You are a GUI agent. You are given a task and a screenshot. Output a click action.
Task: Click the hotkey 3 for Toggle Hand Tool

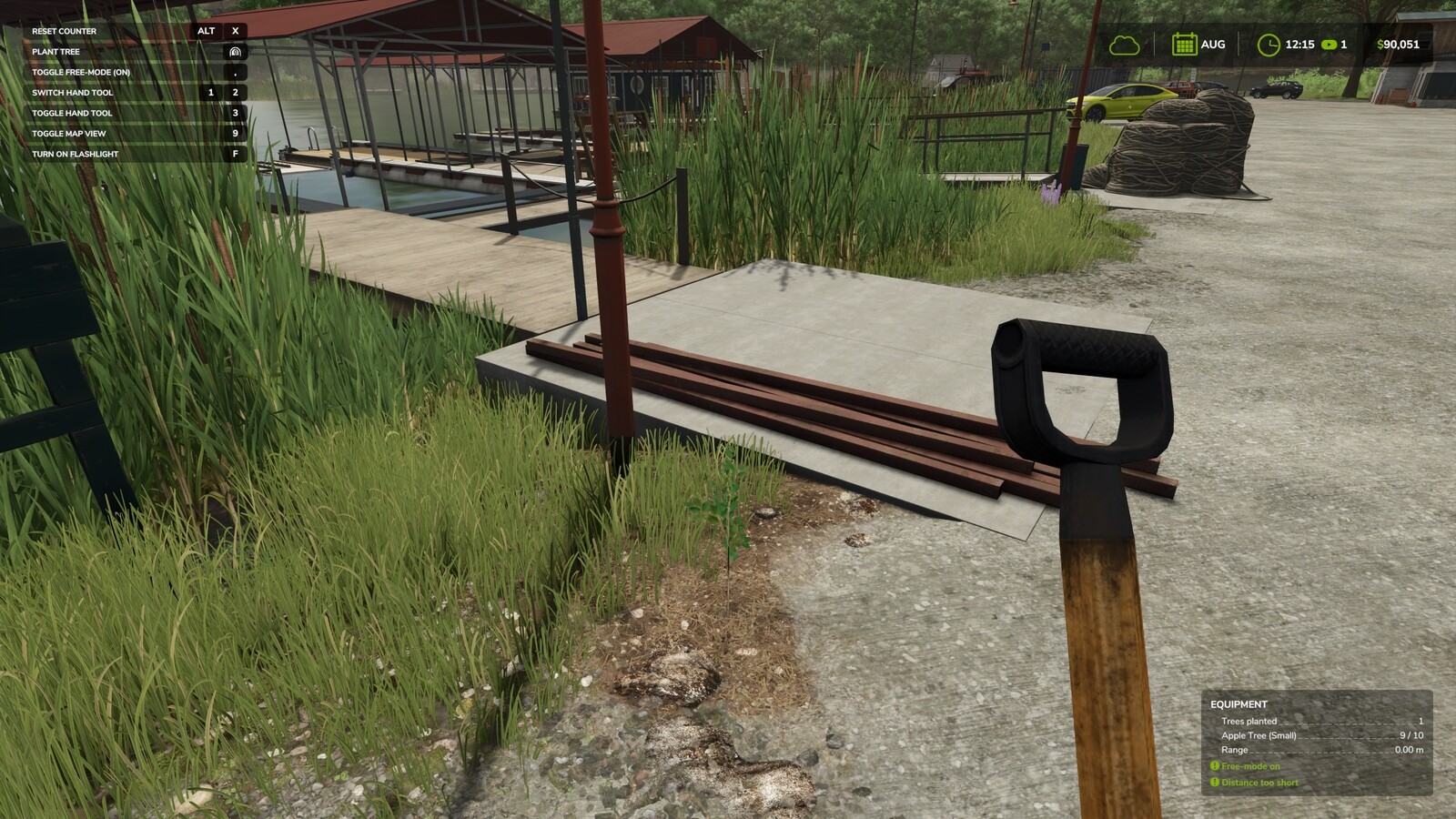[235, 113]
